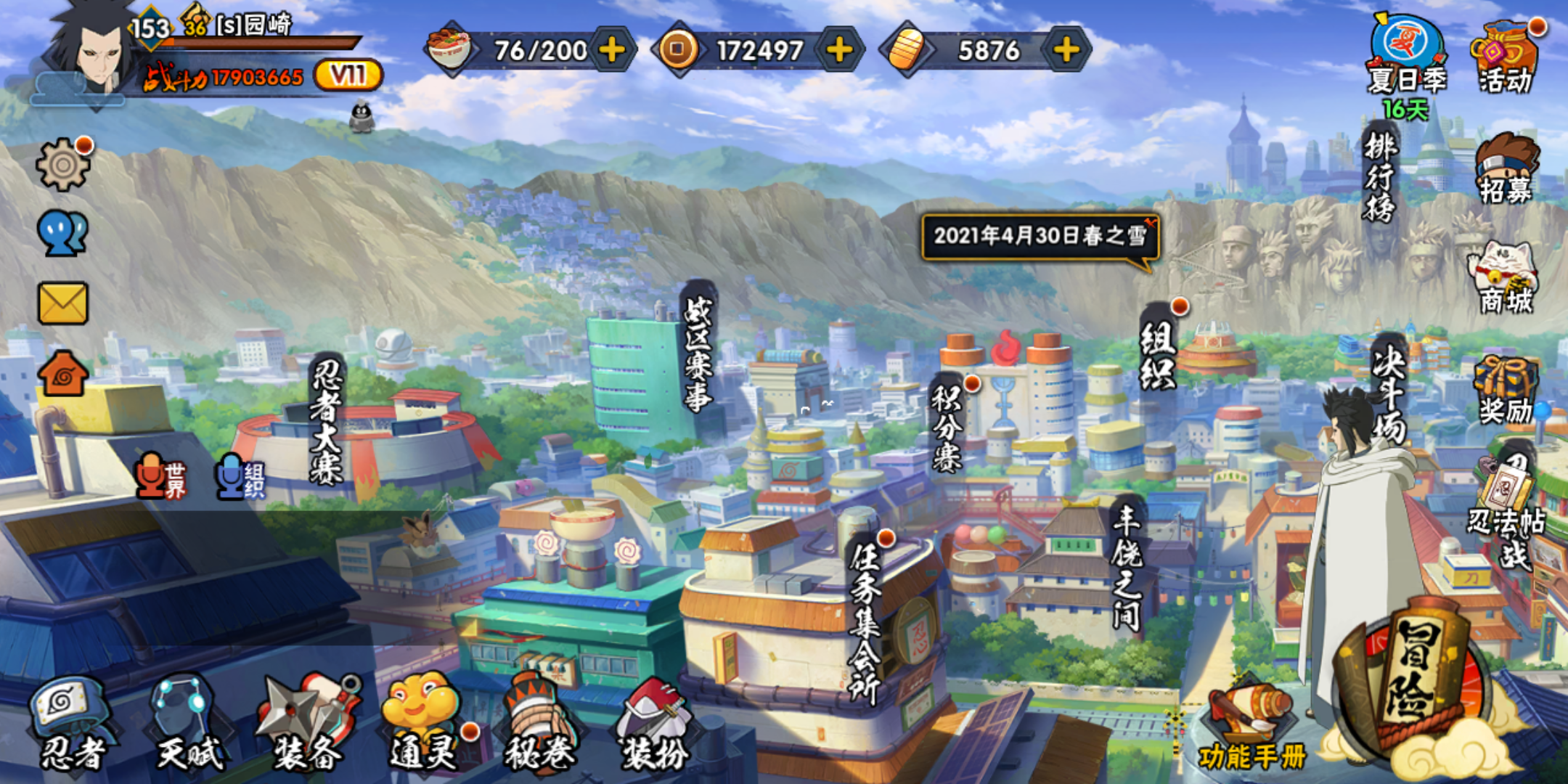1568x784 pixels.
Task: Open the 招募 recruit menu
Action: pos(1506,168)
